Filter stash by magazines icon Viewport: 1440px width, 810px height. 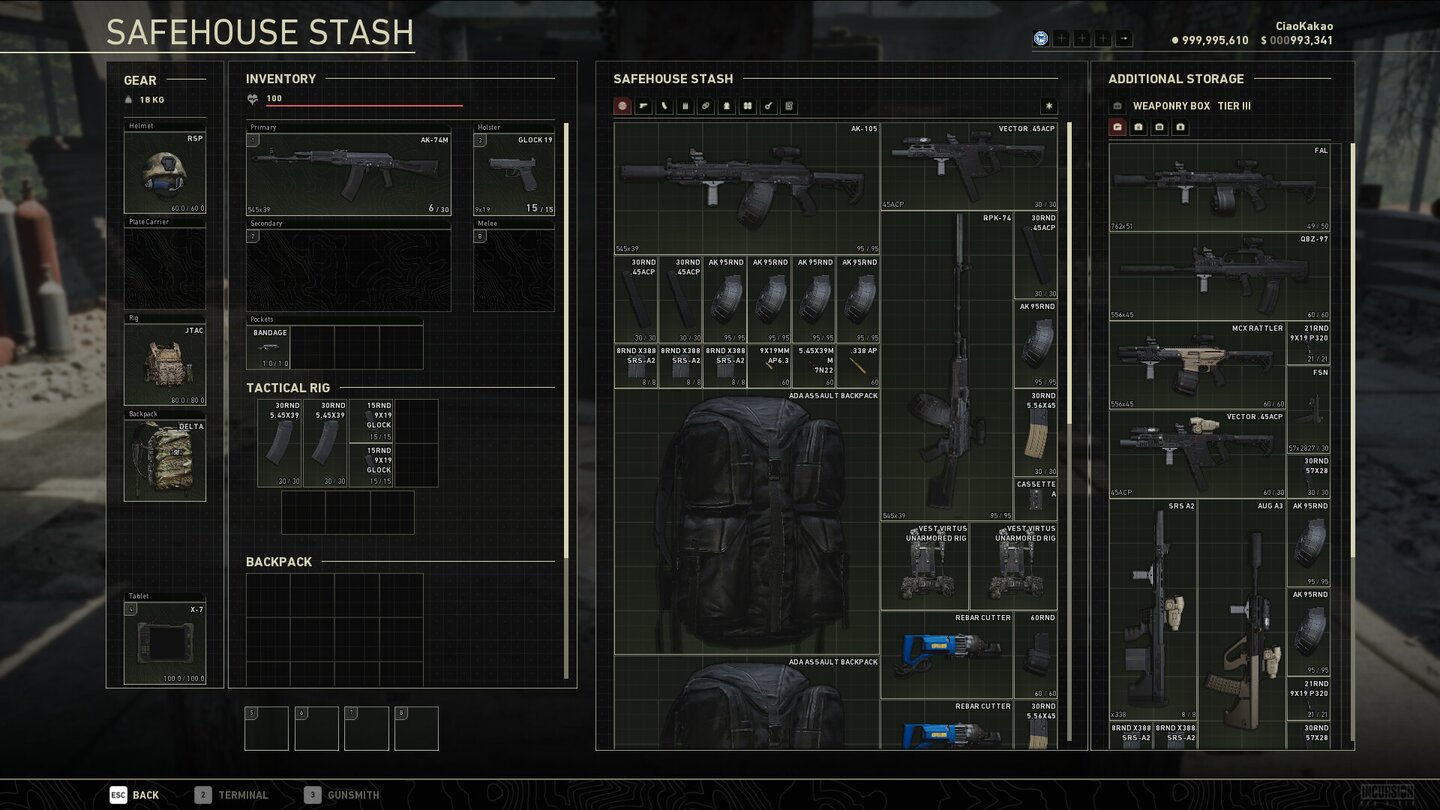click(685, 105)
